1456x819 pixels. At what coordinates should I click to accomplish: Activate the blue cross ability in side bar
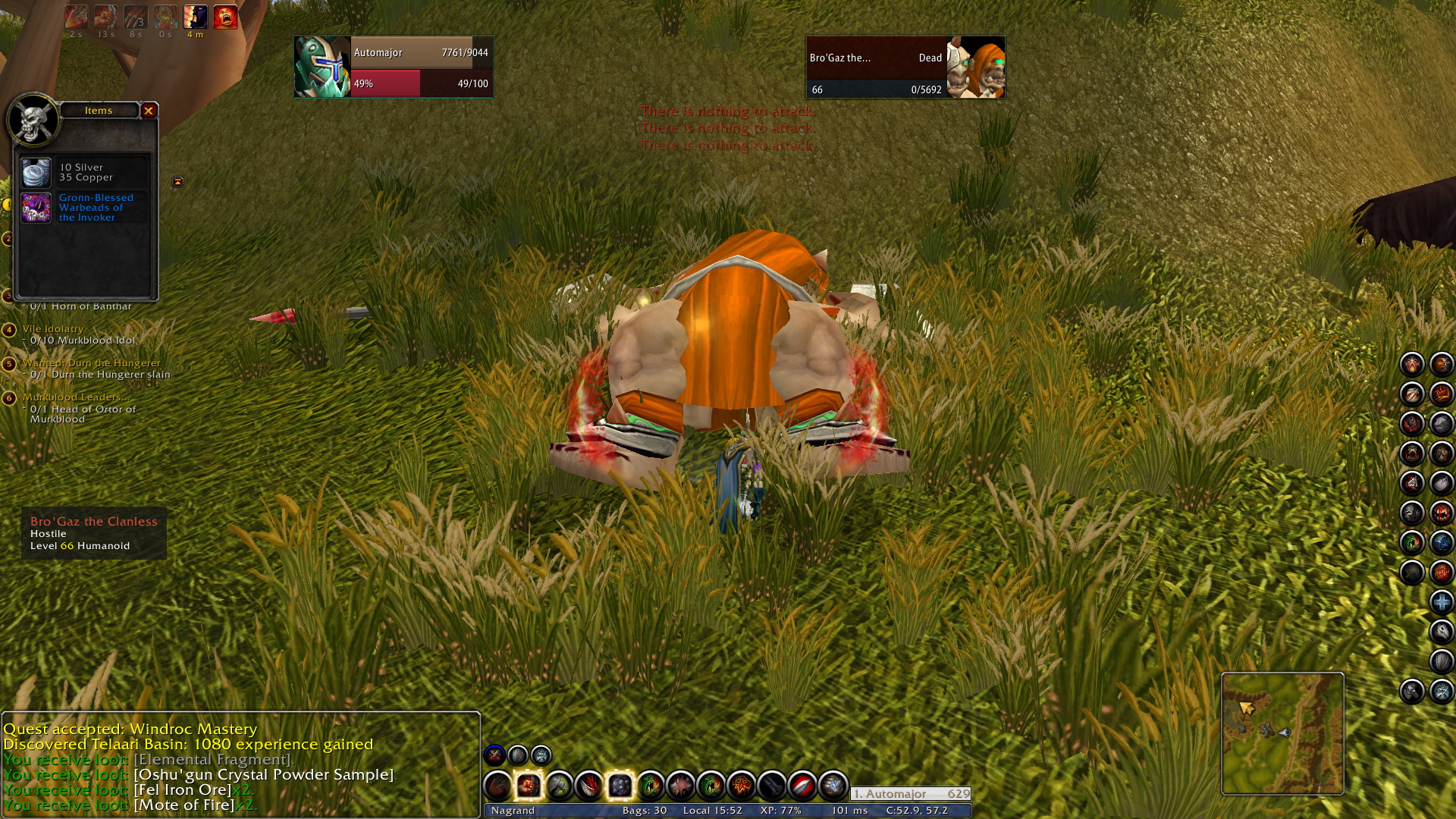coord(1441,602)
